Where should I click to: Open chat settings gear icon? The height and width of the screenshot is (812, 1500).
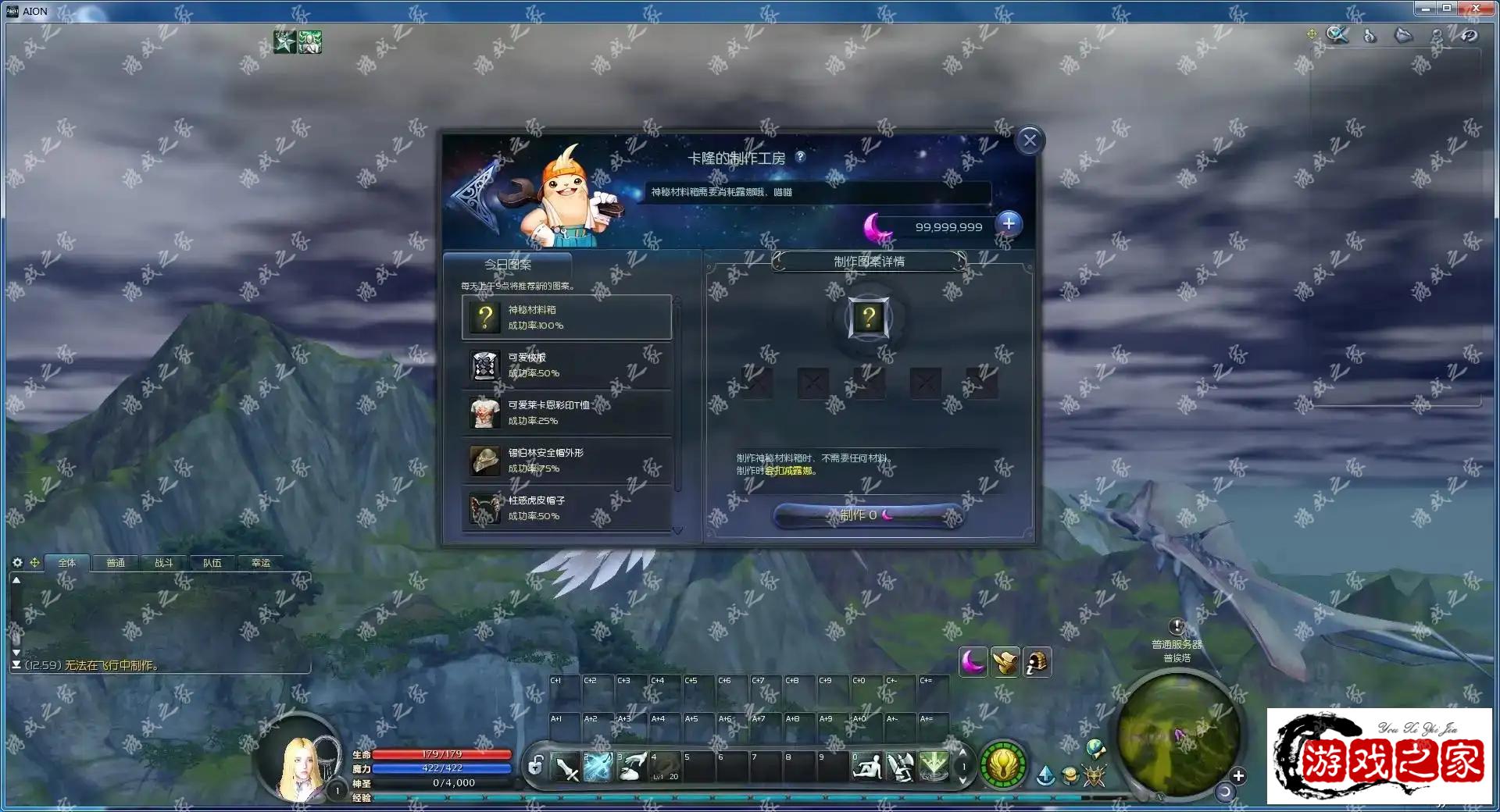point(17,562)
